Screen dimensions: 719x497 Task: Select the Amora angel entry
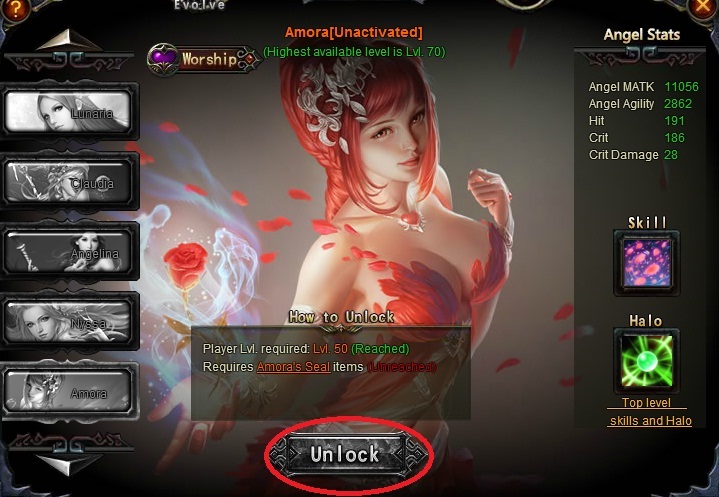(x=70, y=392)
